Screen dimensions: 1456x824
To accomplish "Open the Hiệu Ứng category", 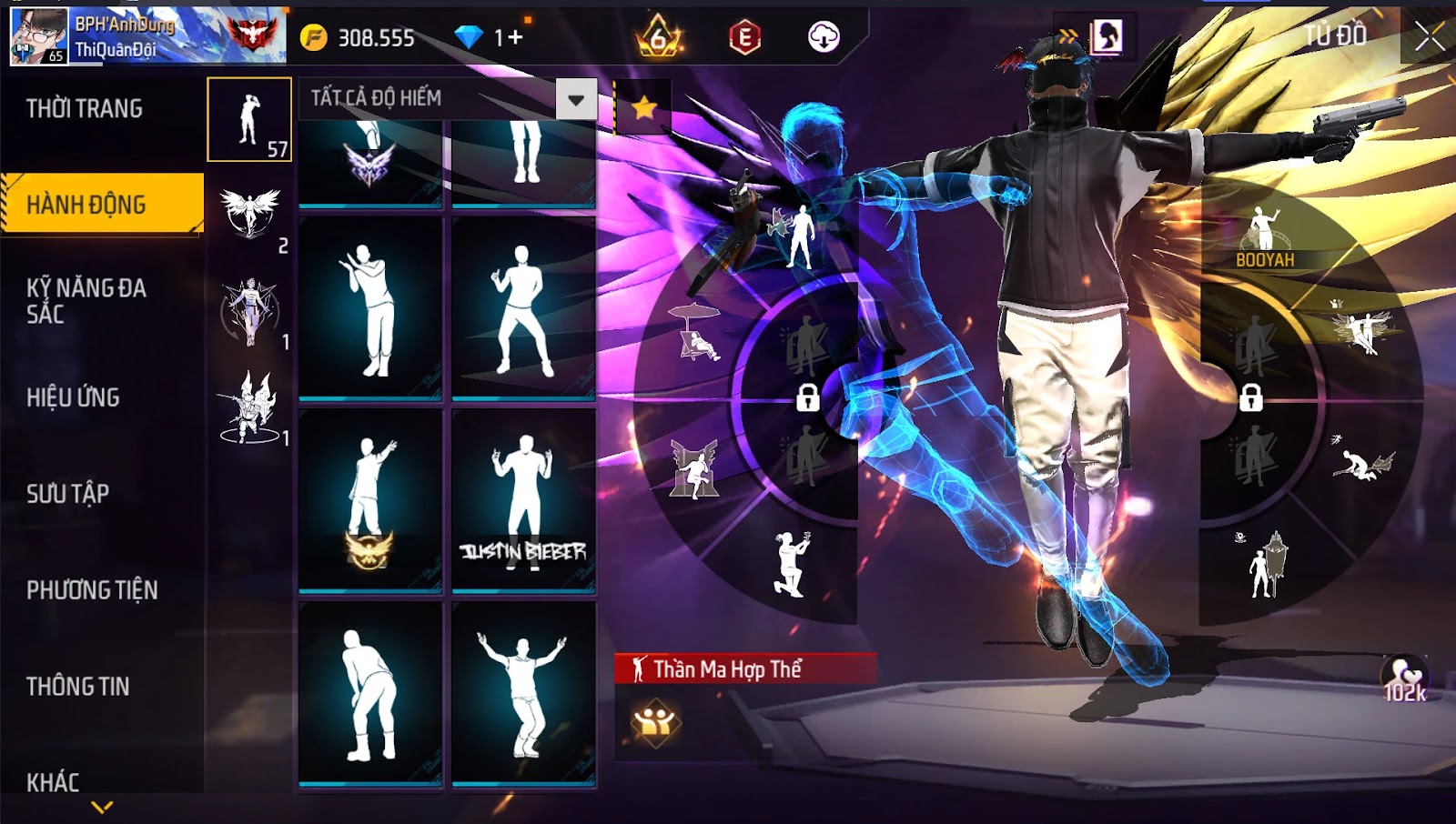I will 73,397.
